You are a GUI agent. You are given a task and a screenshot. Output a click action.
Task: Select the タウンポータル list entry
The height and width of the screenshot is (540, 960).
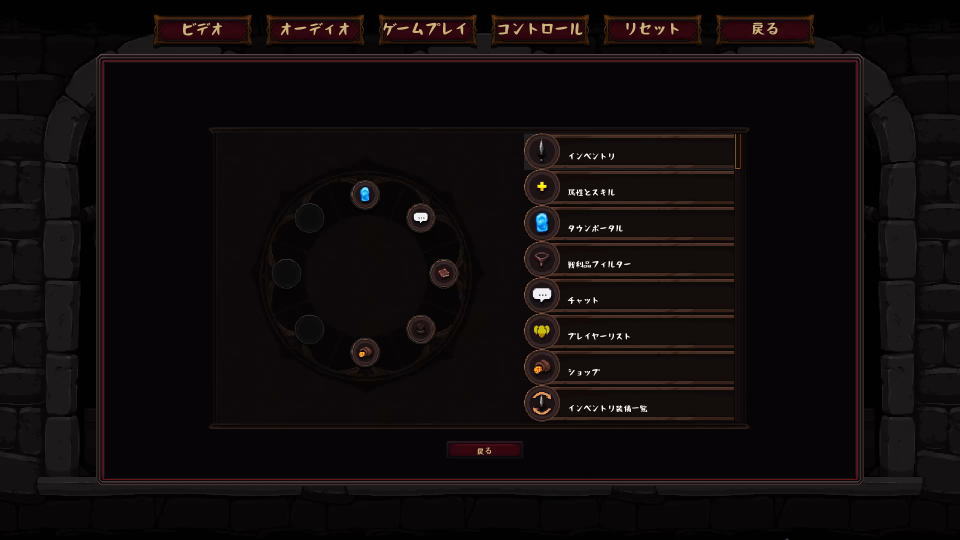click(630, 225)
